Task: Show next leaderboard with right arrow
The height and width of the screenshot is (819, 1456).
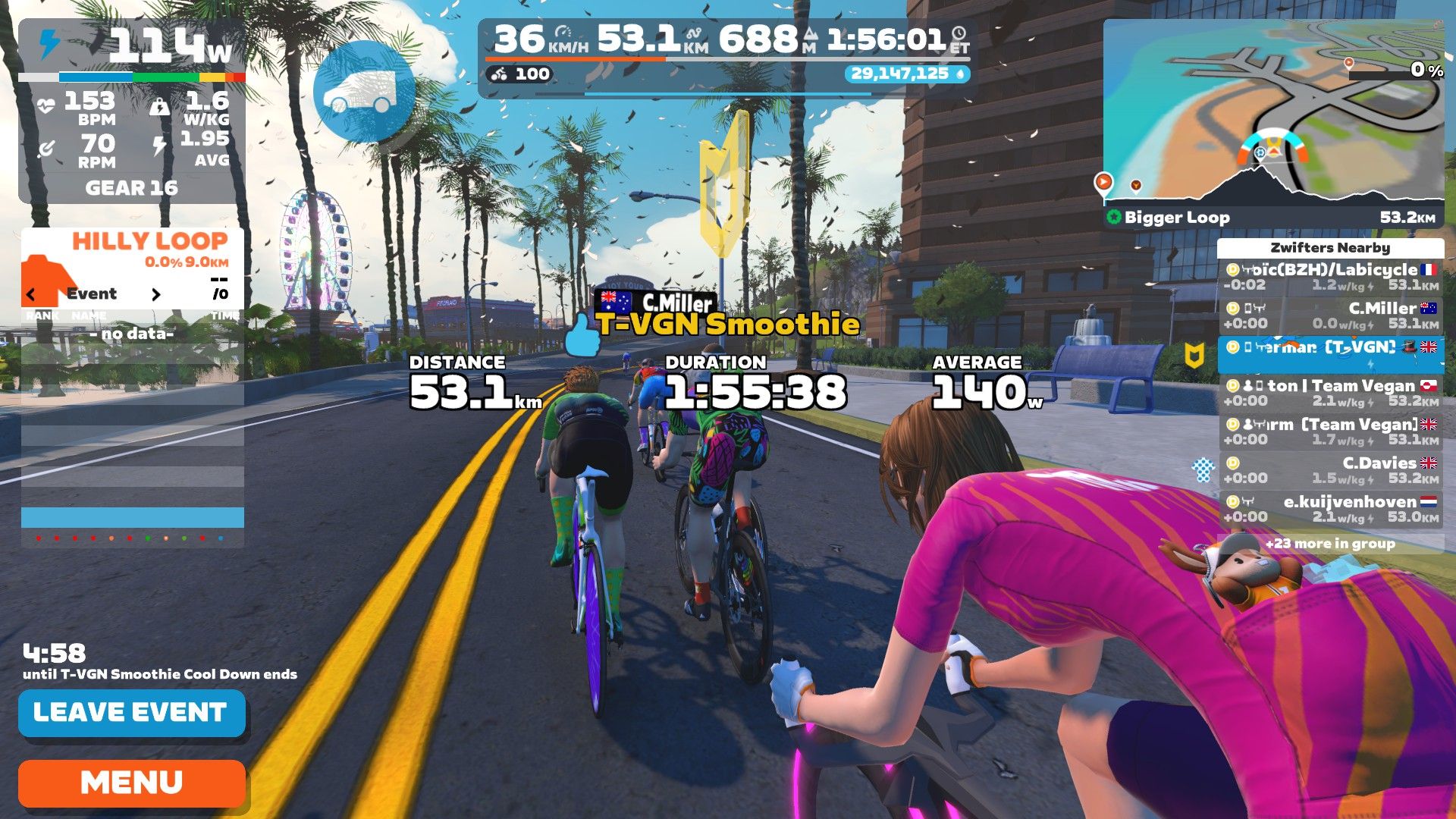Action: click(156, 294)
